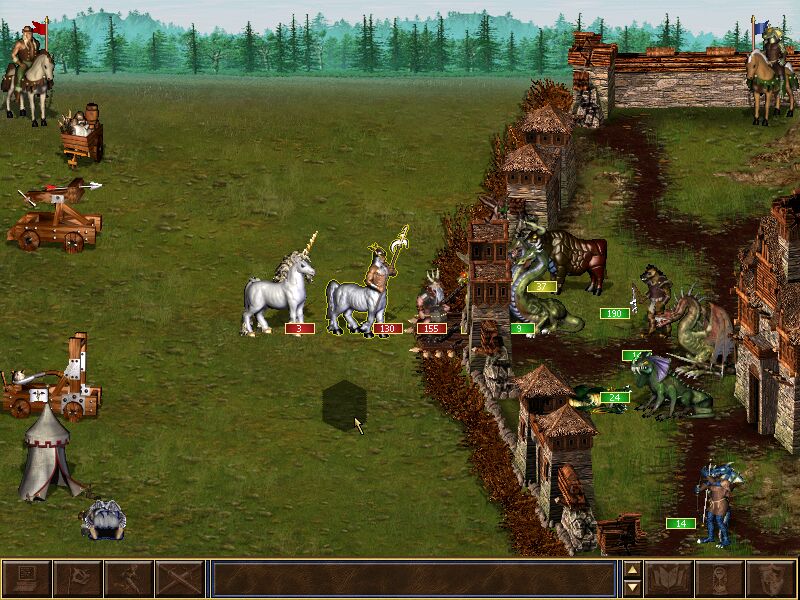Retreat from combat with the running figure button
The image size is (800, 600).
[128, 579]
